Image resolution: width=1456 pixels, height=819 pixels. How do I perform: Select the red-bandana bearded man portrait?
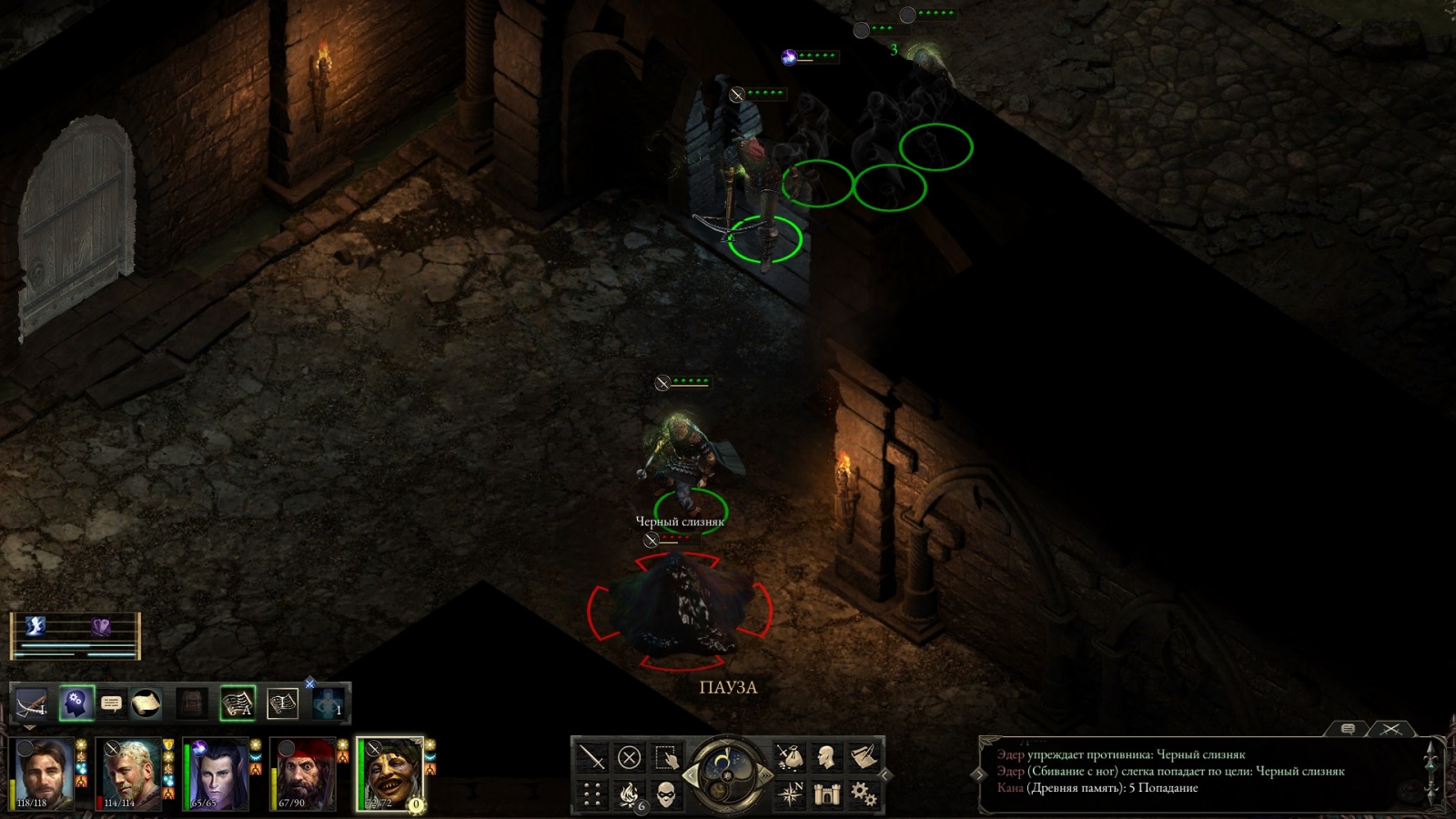[304, 774]
